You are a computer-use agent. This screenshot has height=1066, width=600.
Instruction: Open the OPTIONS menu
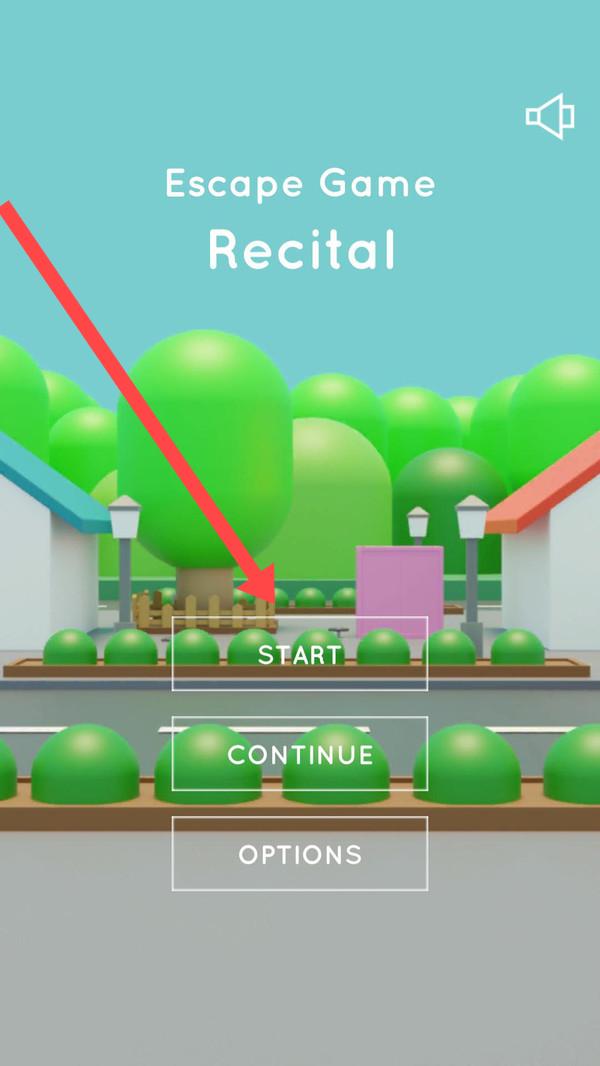pos(300,854)
